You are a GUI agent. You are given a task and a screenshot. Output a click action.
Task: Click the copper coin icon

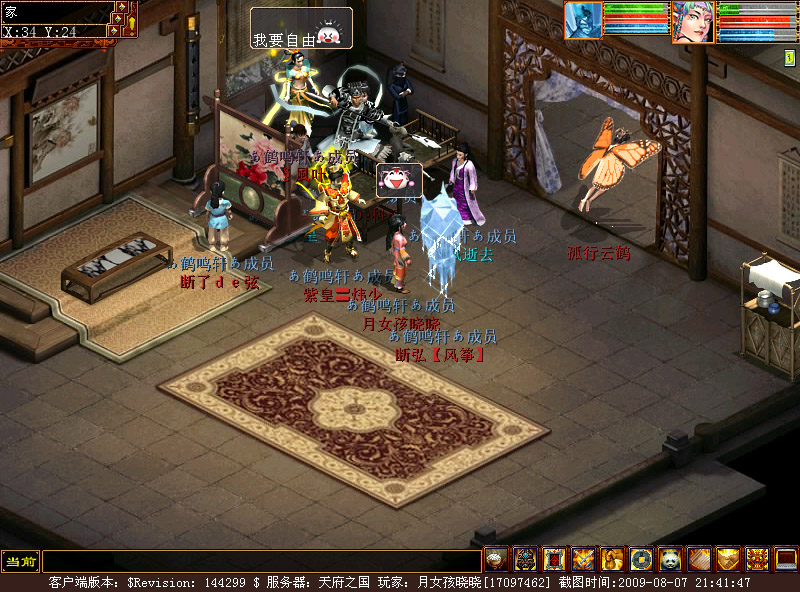tap(641, 560)
